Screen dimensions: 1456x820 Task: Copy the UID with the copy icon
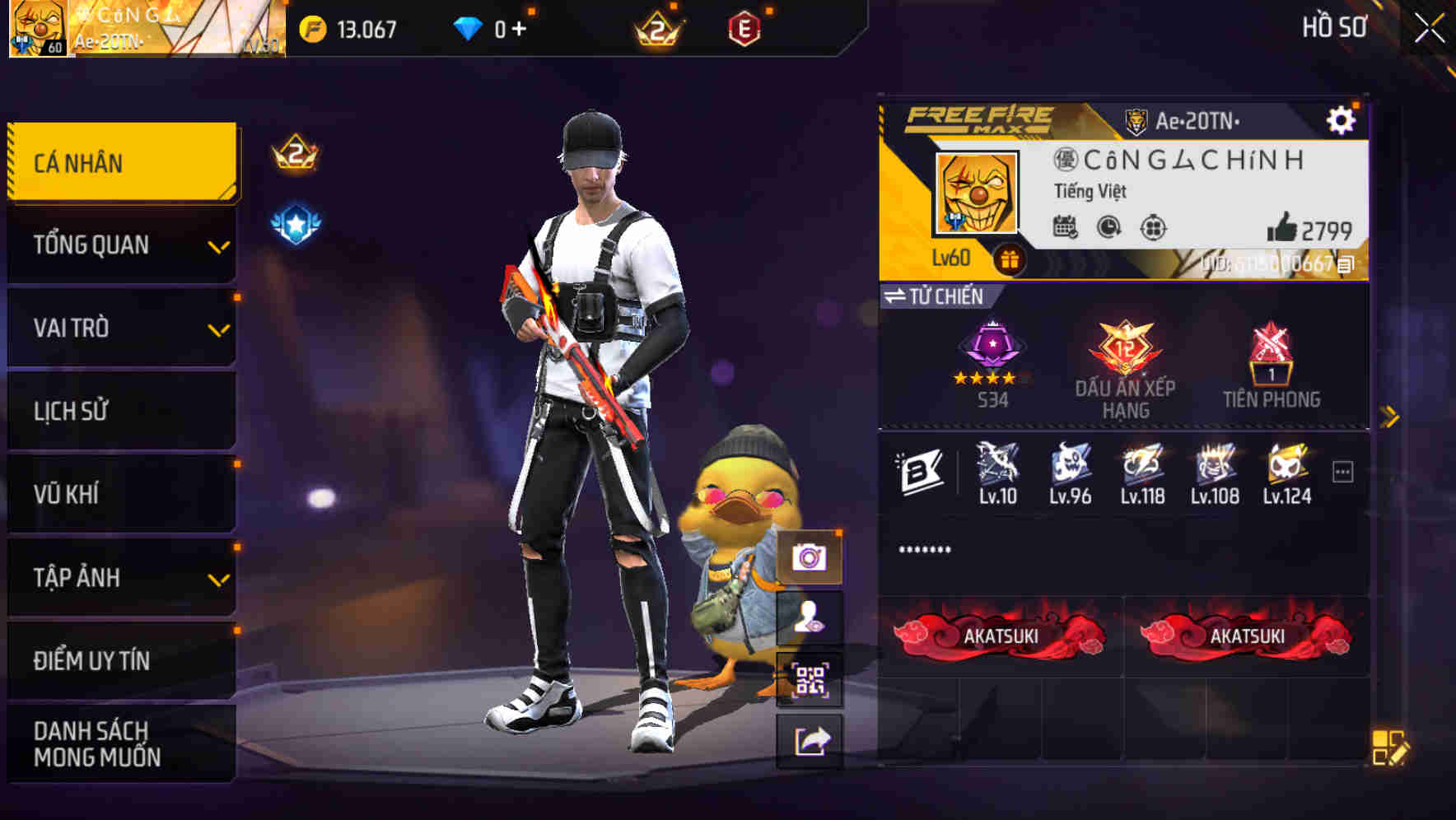[1348, 265]
